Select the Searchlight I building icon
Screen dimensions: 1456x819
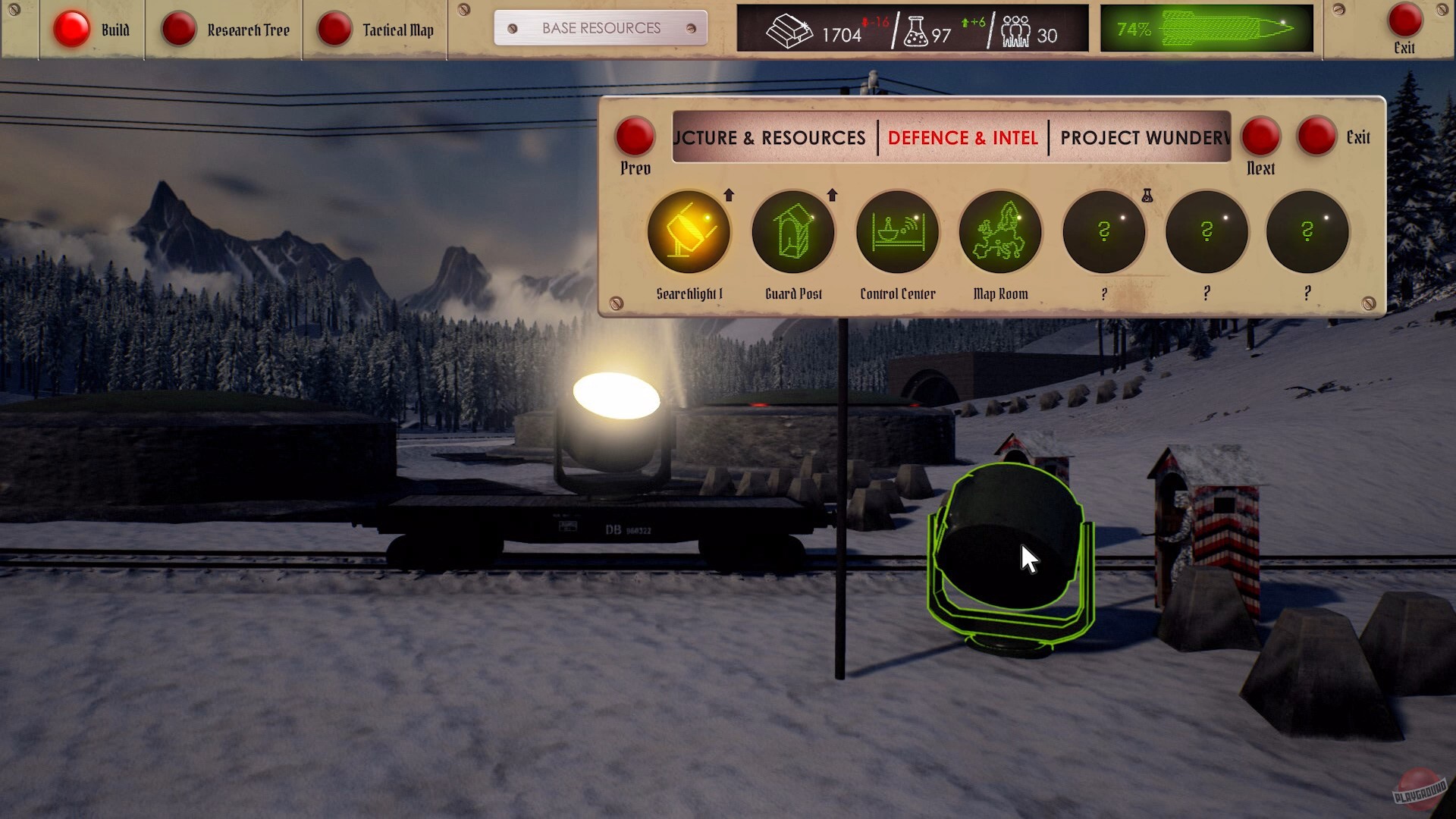[690, 231]
